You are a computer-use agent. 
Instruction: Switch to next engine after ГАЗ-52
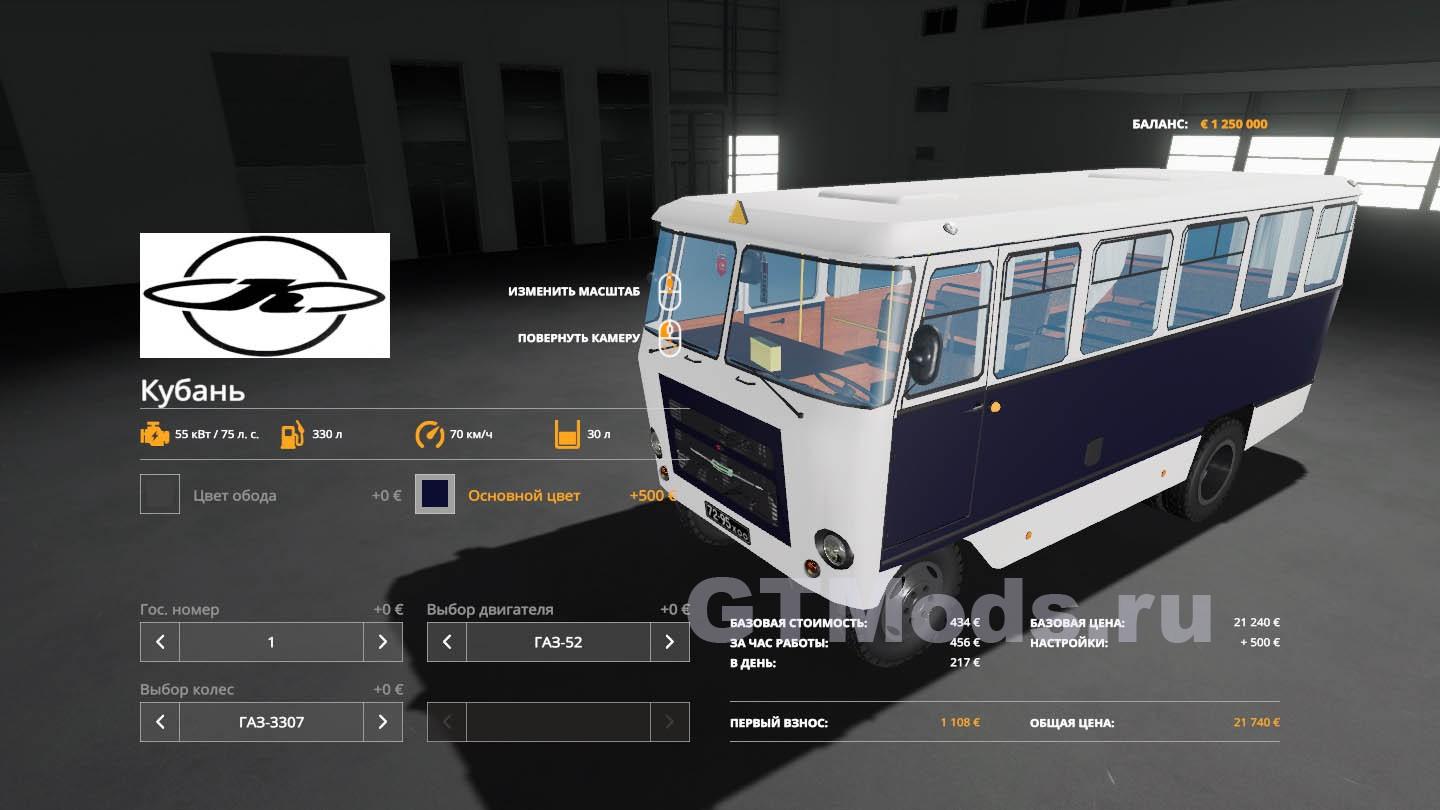tap(669, 642)
